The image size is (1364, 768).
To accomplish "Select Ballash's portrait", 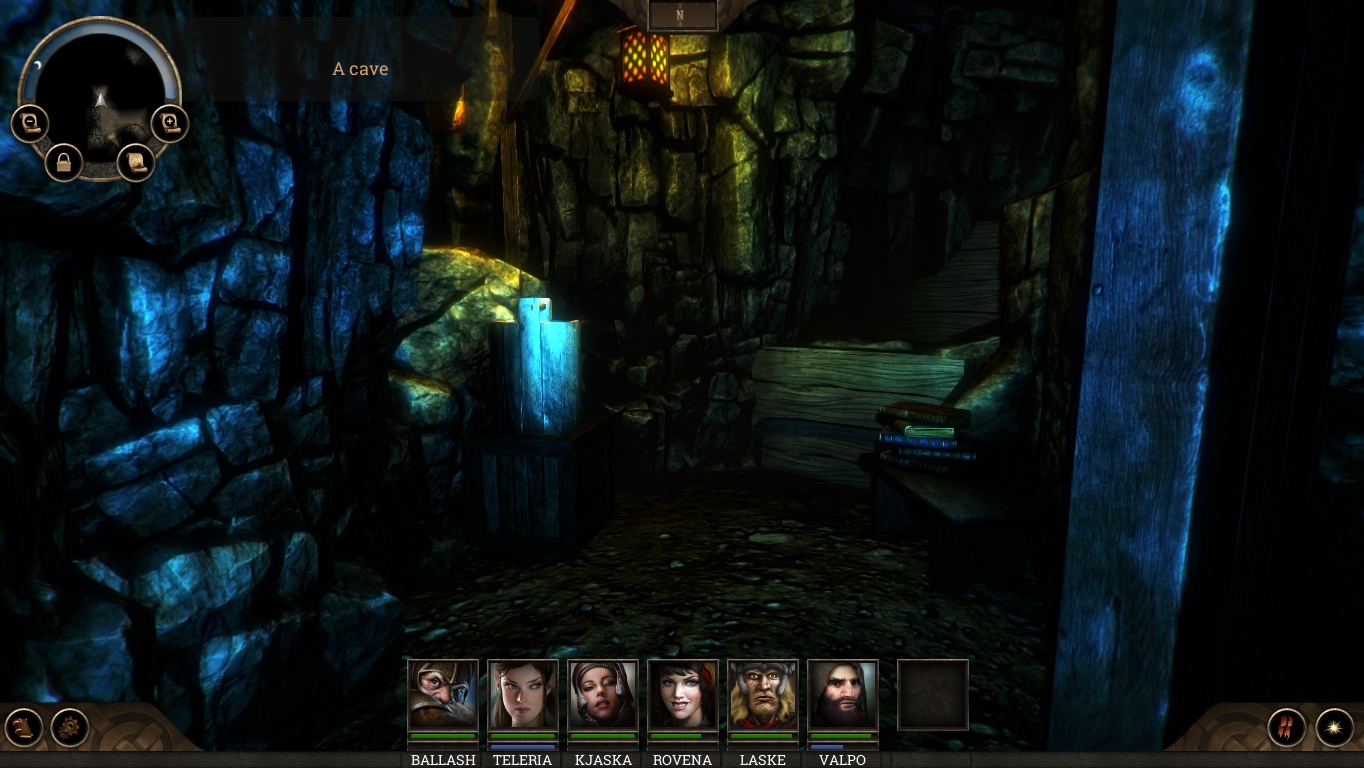I will 443,694.
